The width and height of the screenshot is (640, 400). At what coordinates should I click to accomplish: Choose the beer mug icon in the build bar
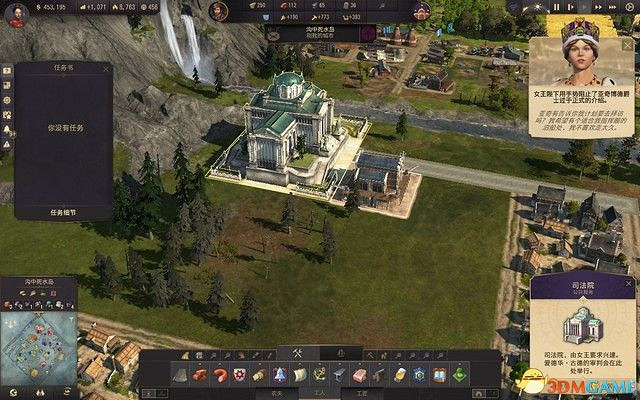401,374
